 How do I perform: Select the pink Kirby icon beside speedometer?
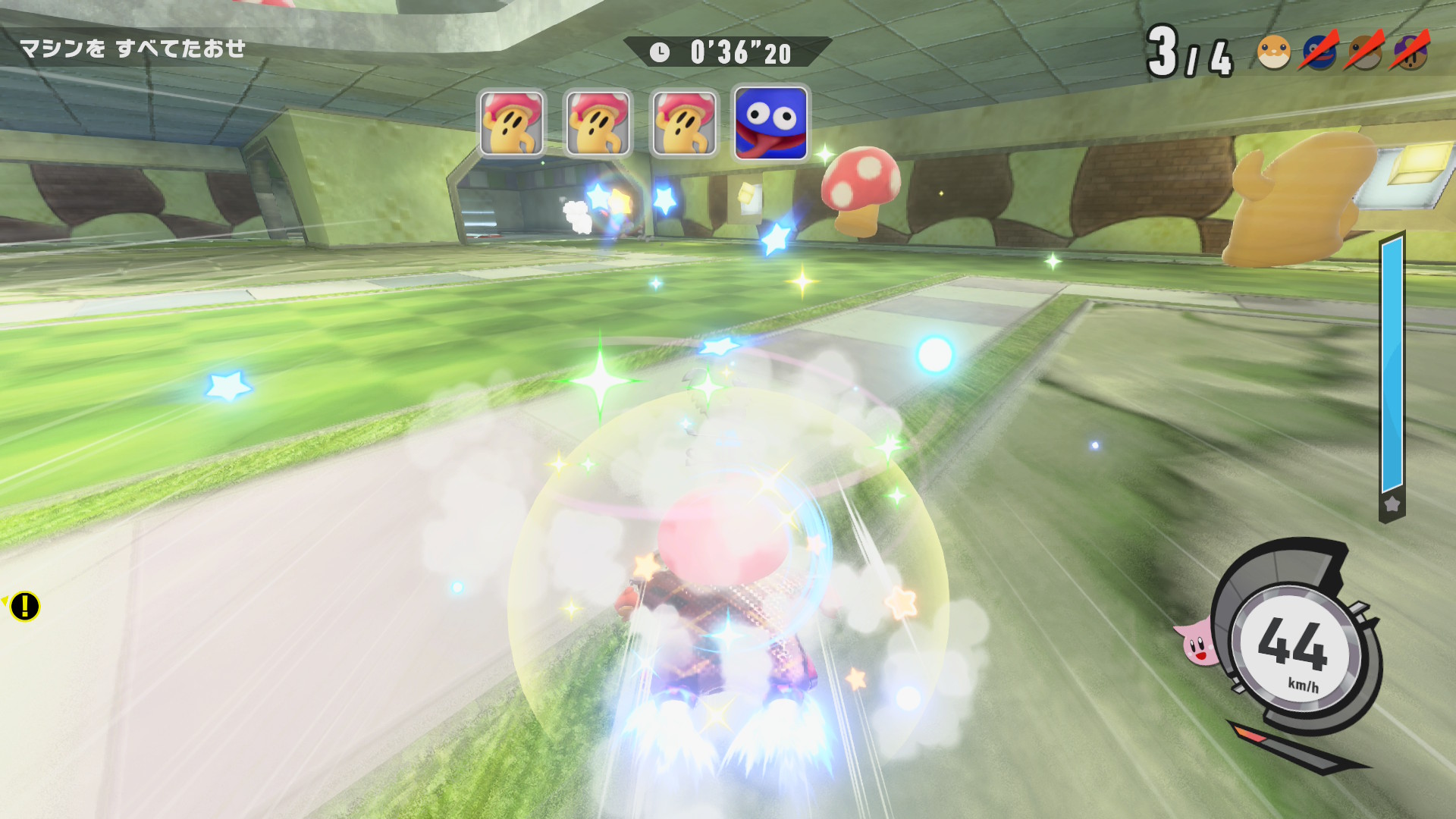point(1197,644)
